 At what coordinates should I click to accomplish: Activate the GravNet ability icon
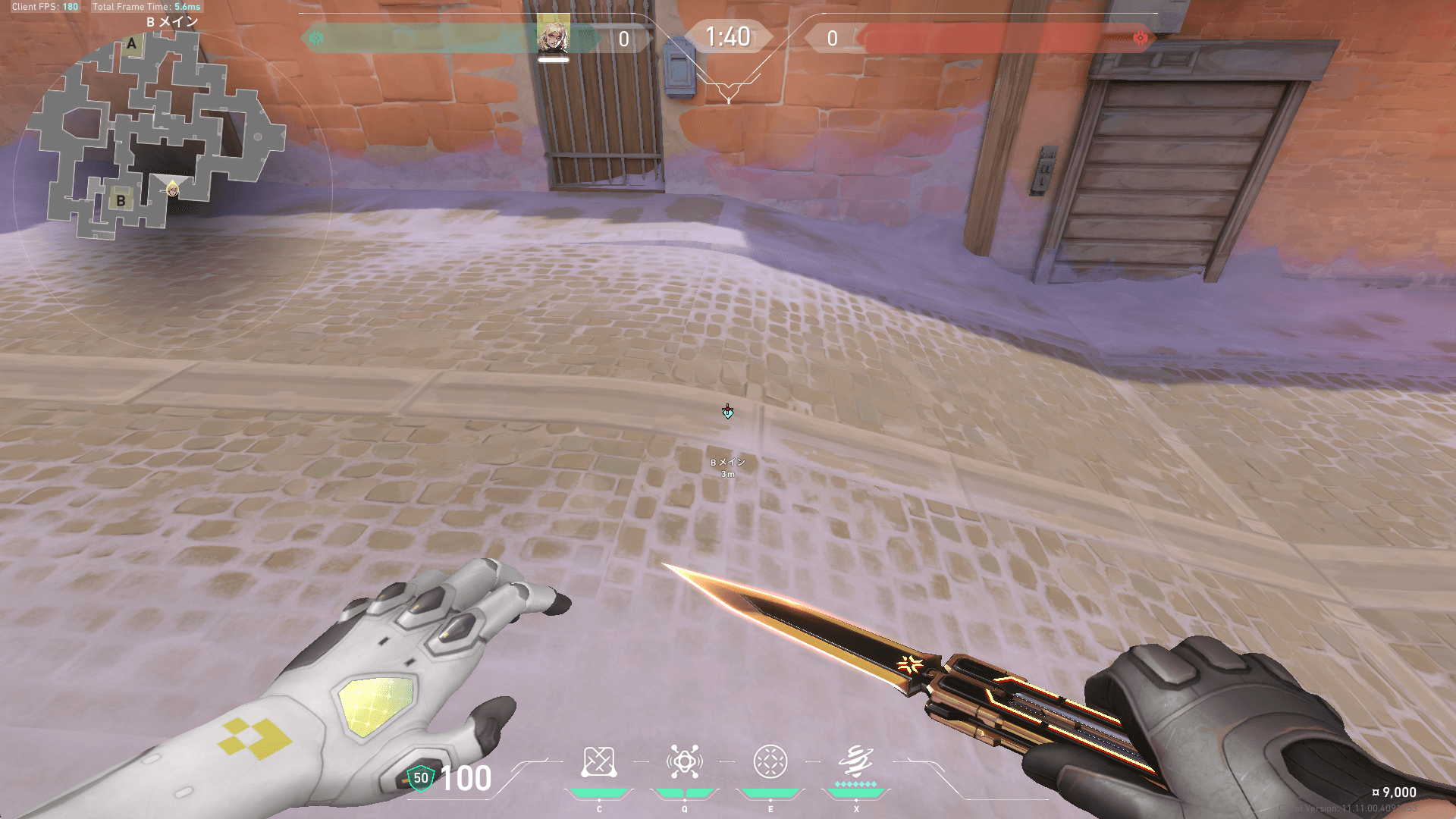(598, 762)
